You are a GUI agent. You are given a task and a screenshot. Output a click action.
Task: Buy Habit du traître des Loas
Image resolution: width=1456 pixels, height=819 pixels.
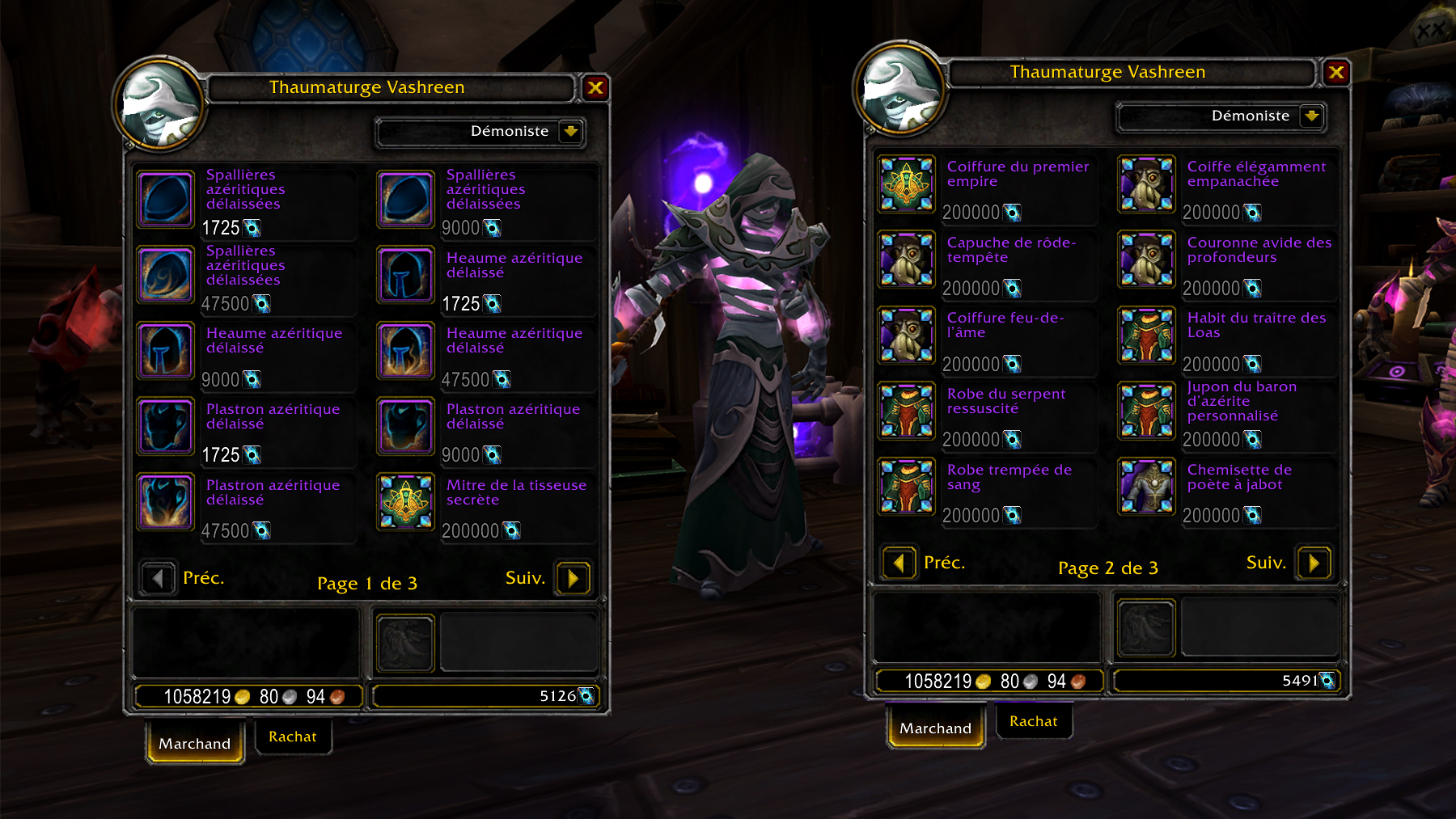click(x=1146, y=336)
